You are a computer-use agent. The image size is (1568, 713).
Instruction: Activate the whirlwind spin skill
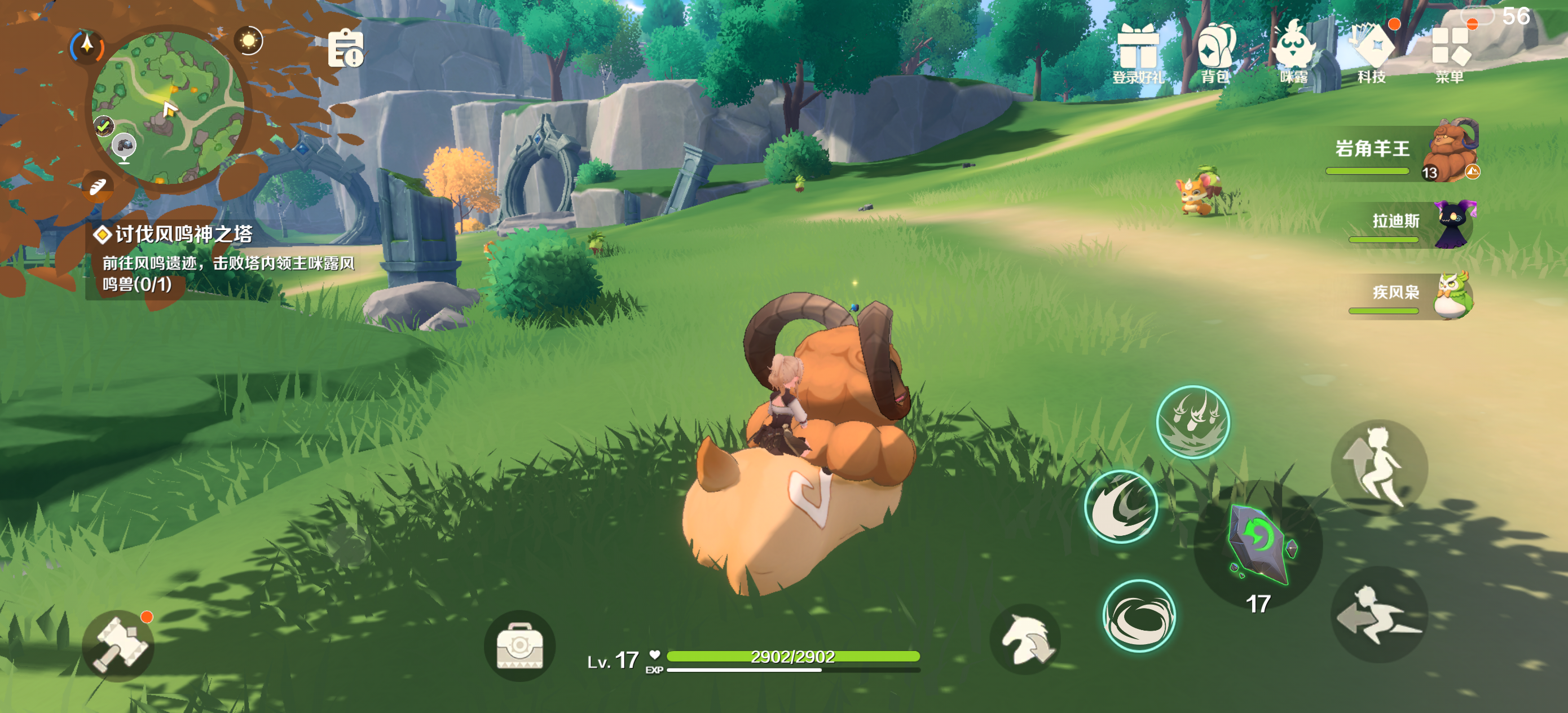coord(1139,615)
